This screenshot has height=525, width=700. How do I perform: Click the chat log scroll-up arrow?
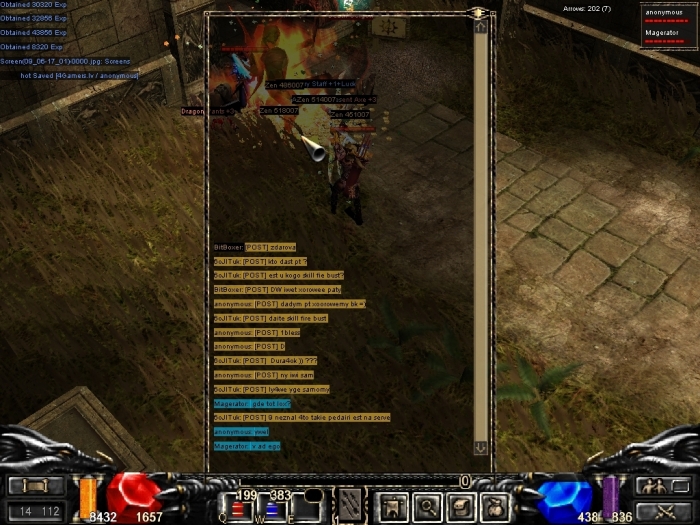(x=480, y=27)
